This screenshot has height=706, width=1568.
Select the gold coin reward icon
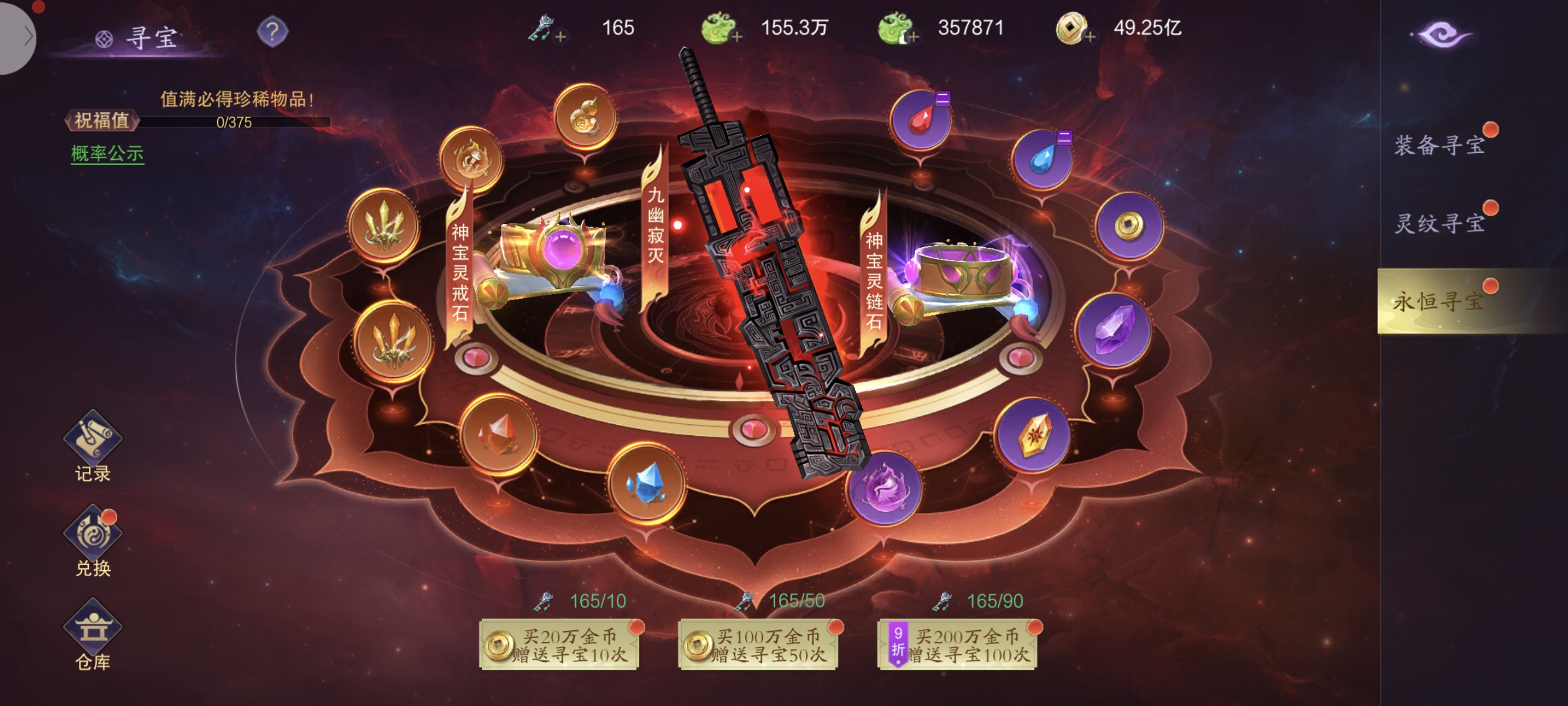click(1129, 226)
